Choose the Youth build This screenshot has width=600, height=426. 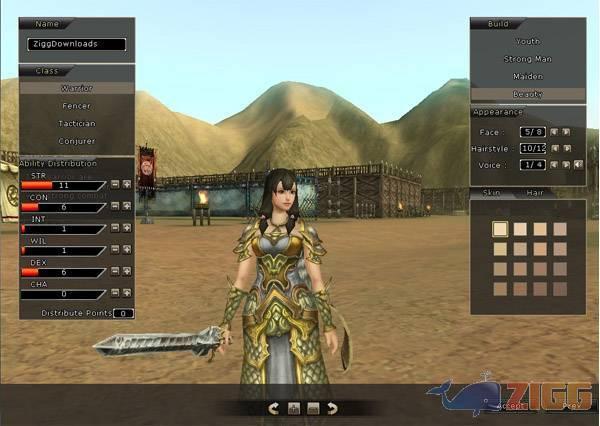tap(528, 41)
